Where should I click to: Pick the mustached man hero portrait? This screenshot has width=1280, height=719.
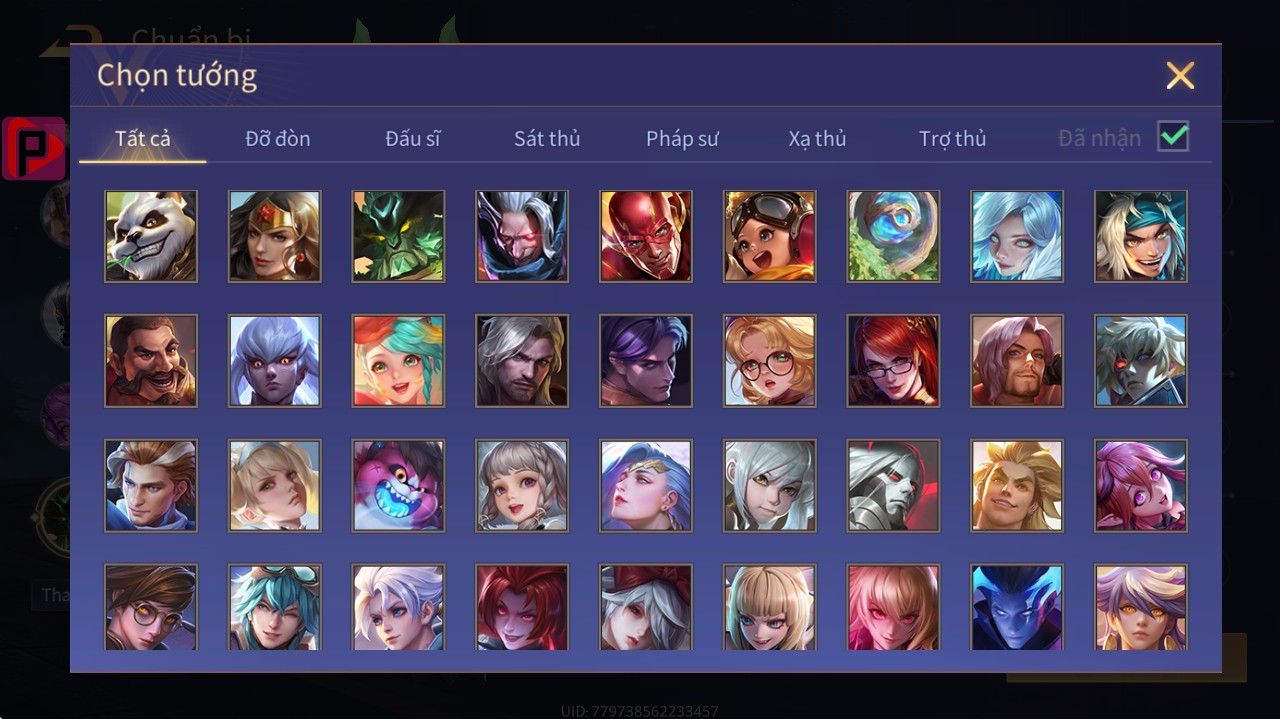[151, 361]
